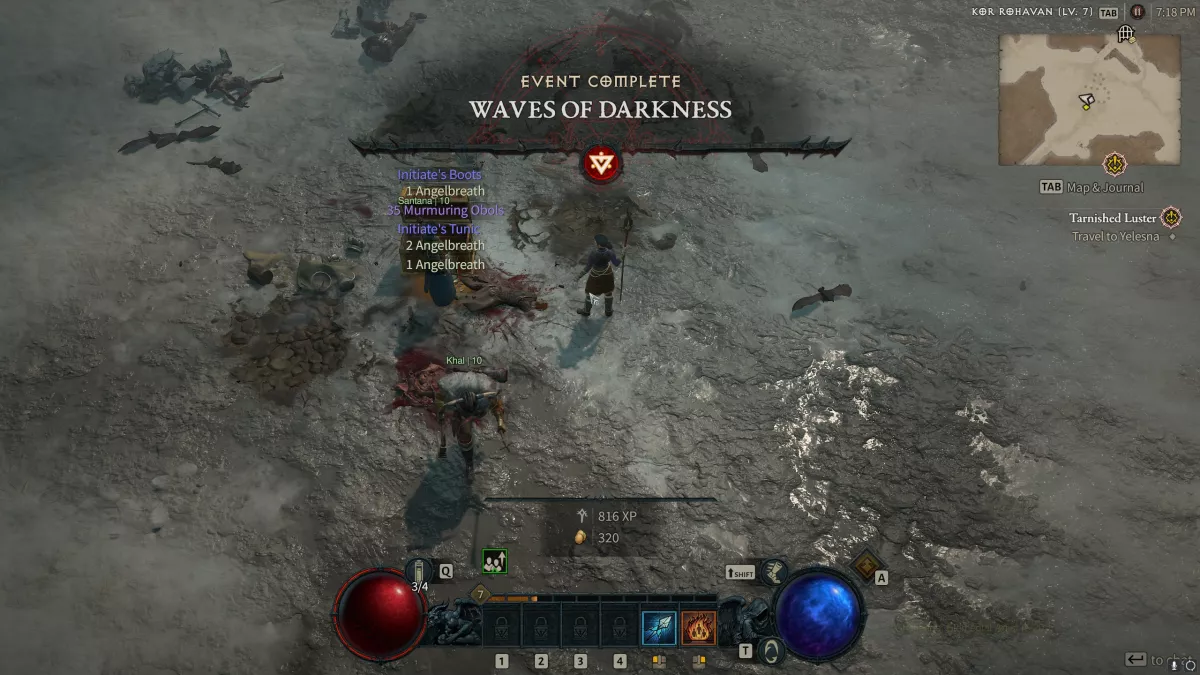
Task: Use the health potion
Action: point(422,571)
